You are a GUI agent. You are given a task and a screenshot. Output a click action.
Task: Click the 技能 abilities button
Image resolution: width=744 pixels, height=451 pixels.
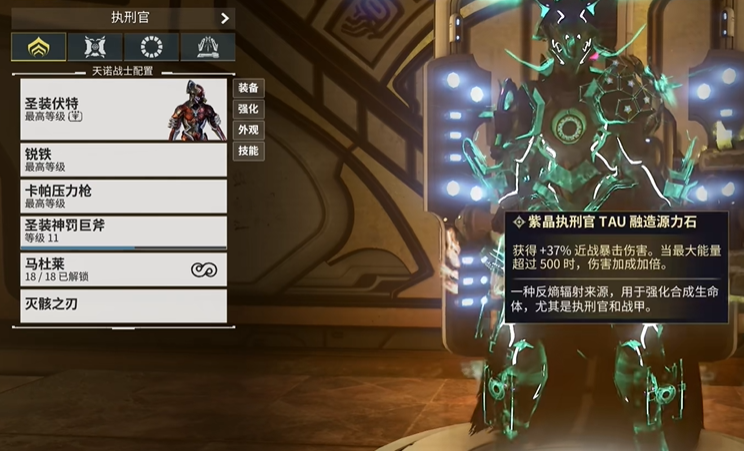247,151
